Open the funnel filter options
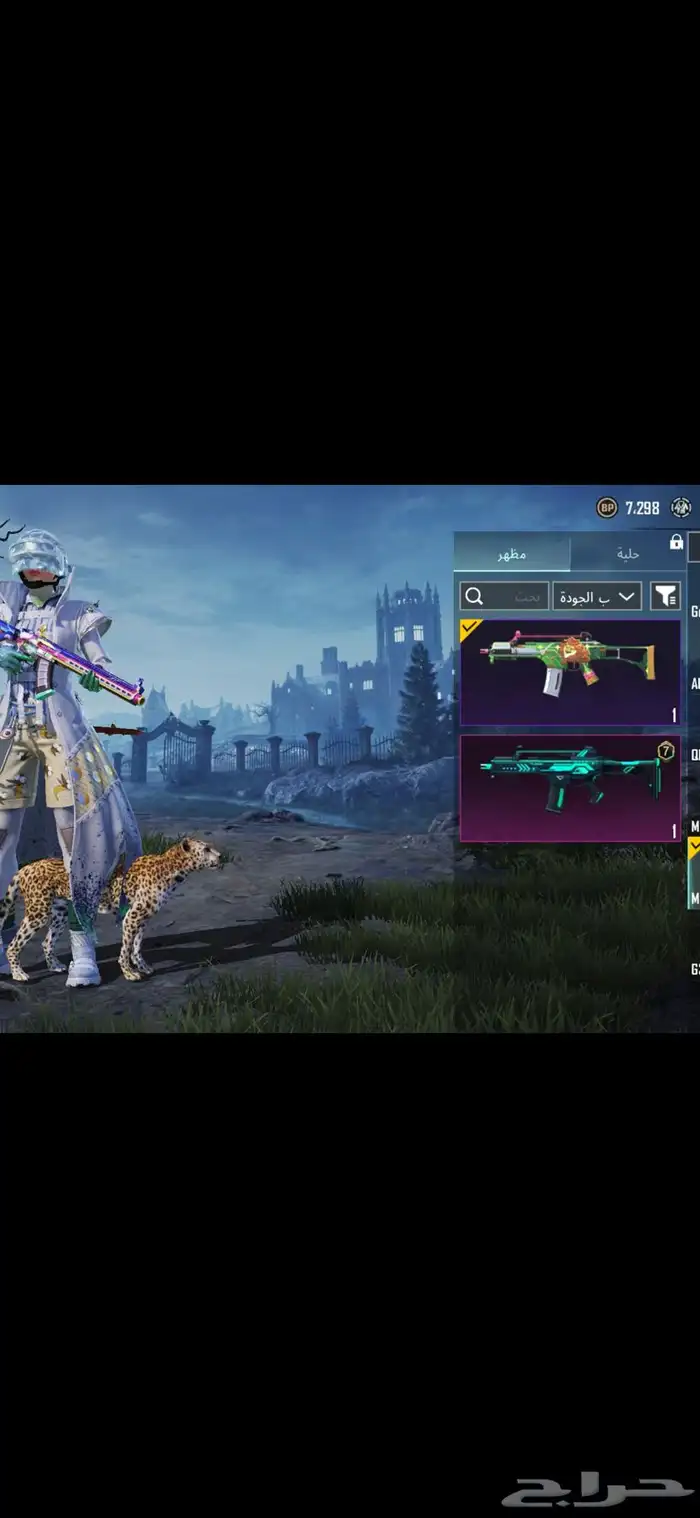This screenshot has height=1518, width=700. pos(665,596)
